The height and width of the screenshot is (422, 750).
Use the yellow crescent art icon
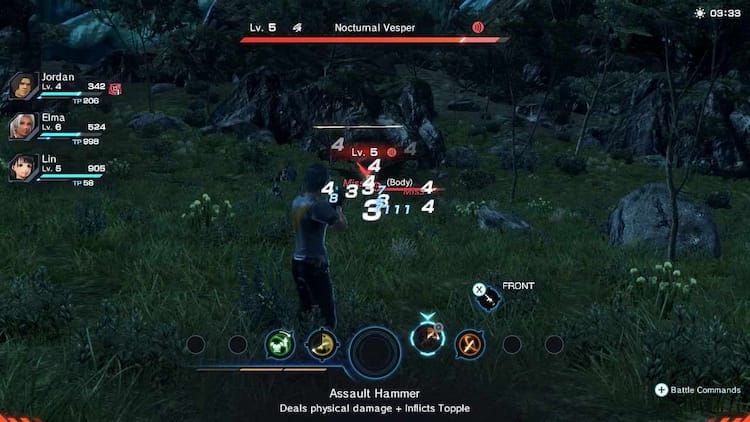coord(320,345)
